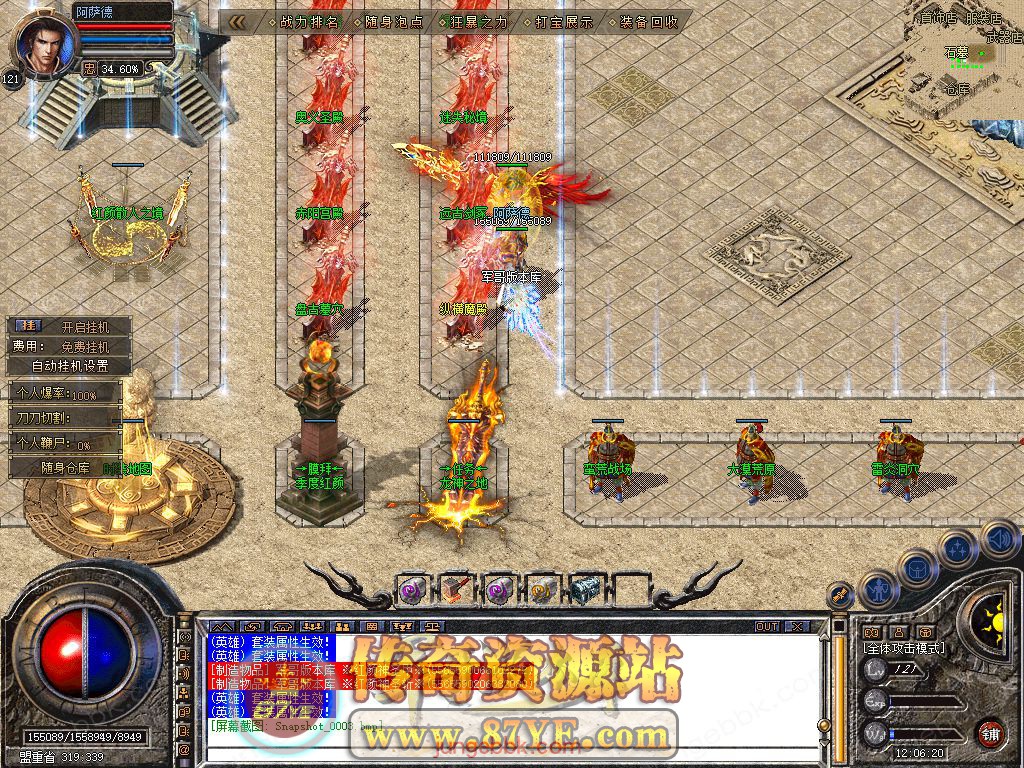
Task: Toggle the 全体攻击模式 attack mode label
Action: click(904, 648)
